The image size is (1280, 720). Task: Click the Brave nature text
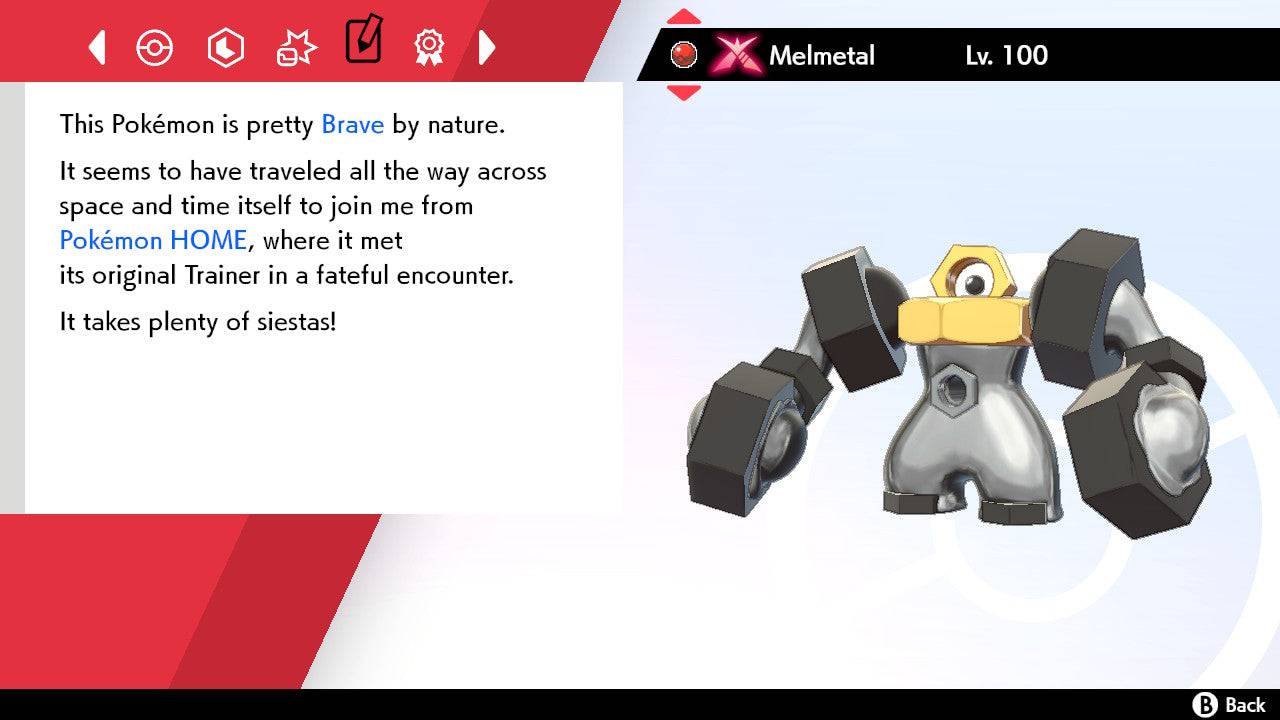coord(351,124)
